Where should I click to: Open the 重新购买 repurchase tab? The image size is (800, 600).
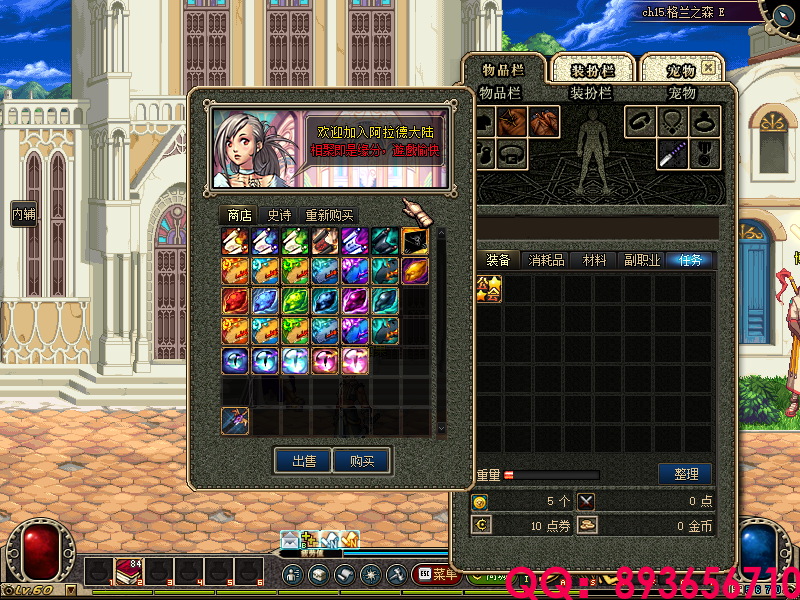tap(329, 215)
